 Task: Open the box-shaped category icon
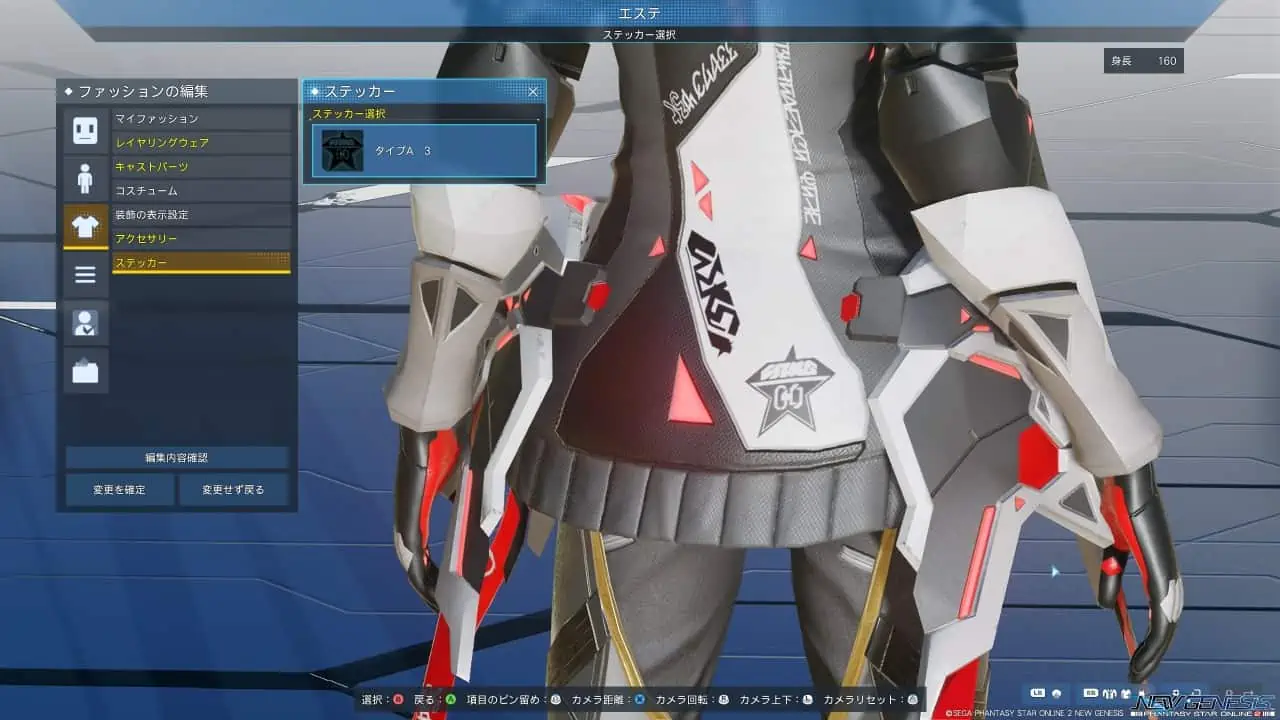coord(85,370)
